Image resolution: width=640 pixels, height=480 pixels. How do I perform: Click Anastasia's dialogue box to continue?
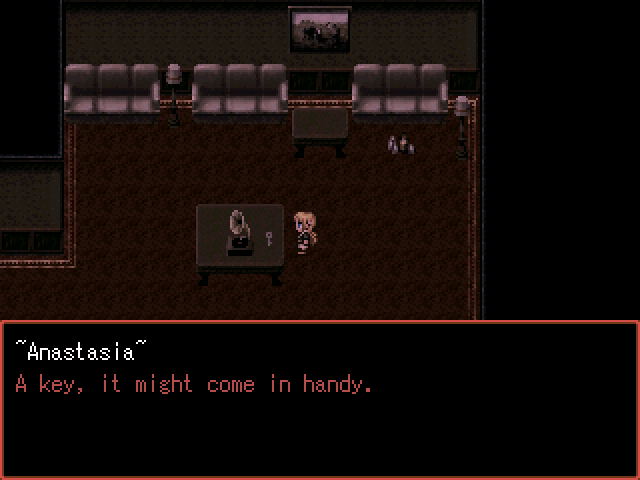[x=320, y=400]
